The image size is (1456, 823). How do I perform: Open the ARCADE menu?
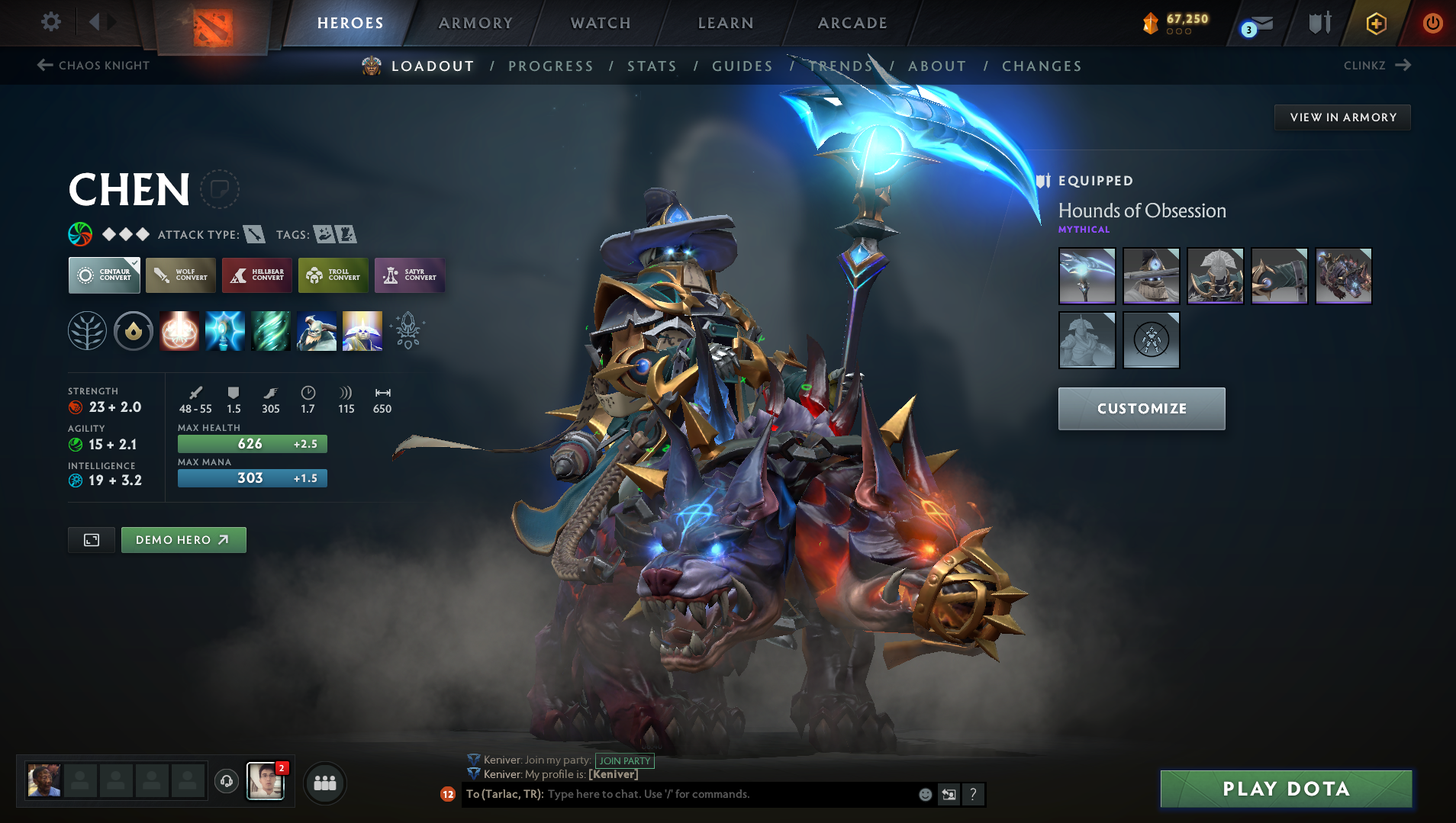852,23
